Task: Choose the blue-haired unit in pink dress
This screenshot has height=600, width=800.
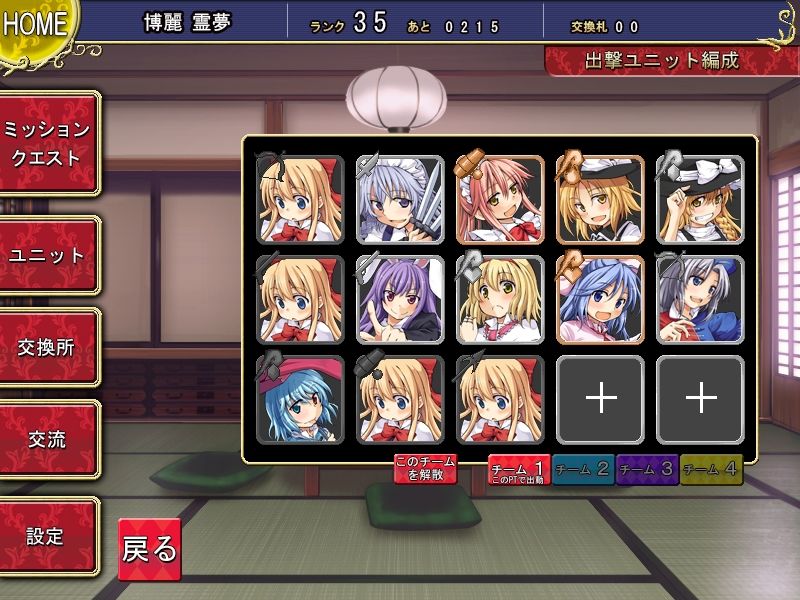Action: (600, 299)
